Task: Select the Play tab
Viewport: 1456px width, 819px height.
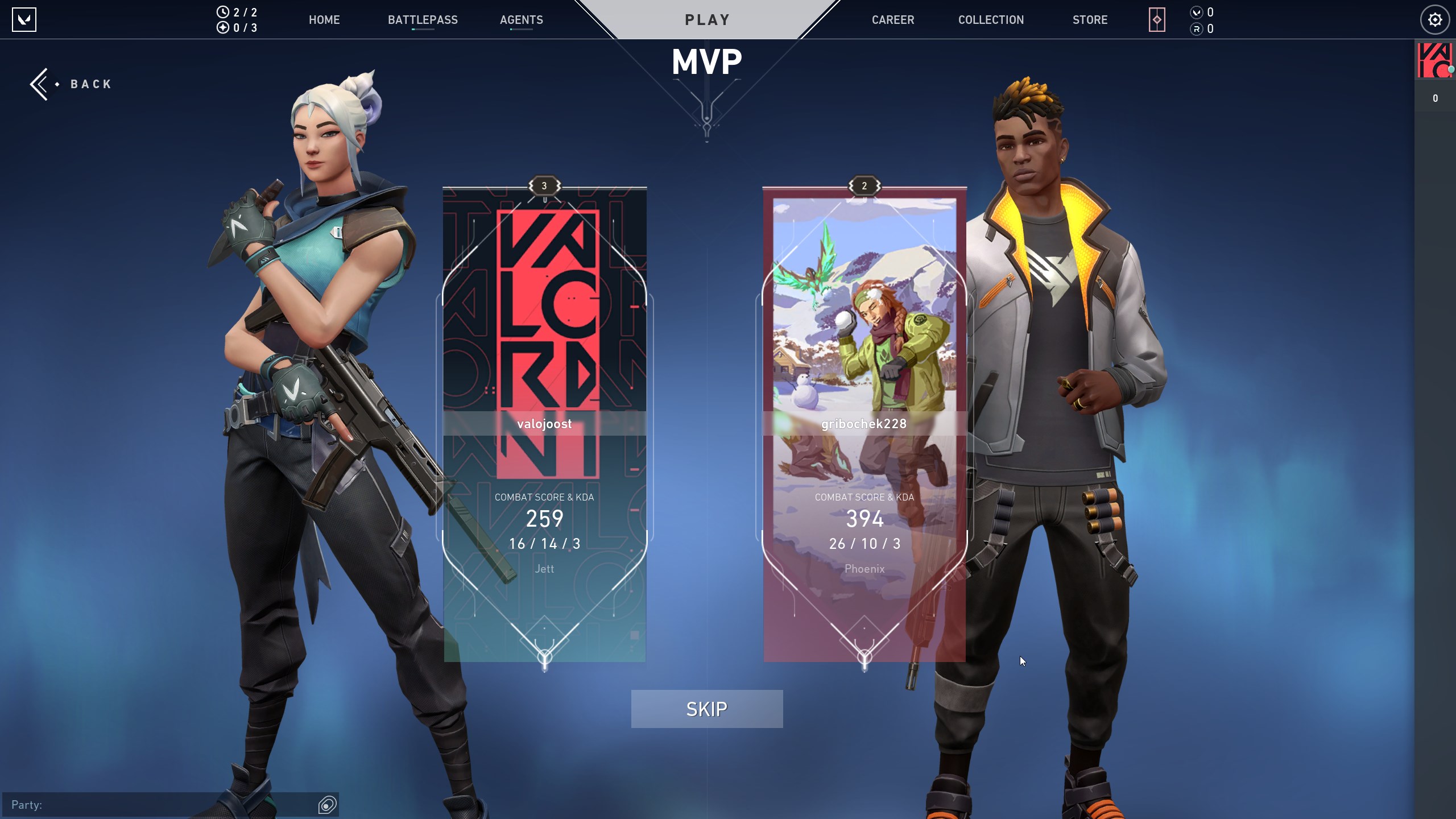Action: point(707,20)
